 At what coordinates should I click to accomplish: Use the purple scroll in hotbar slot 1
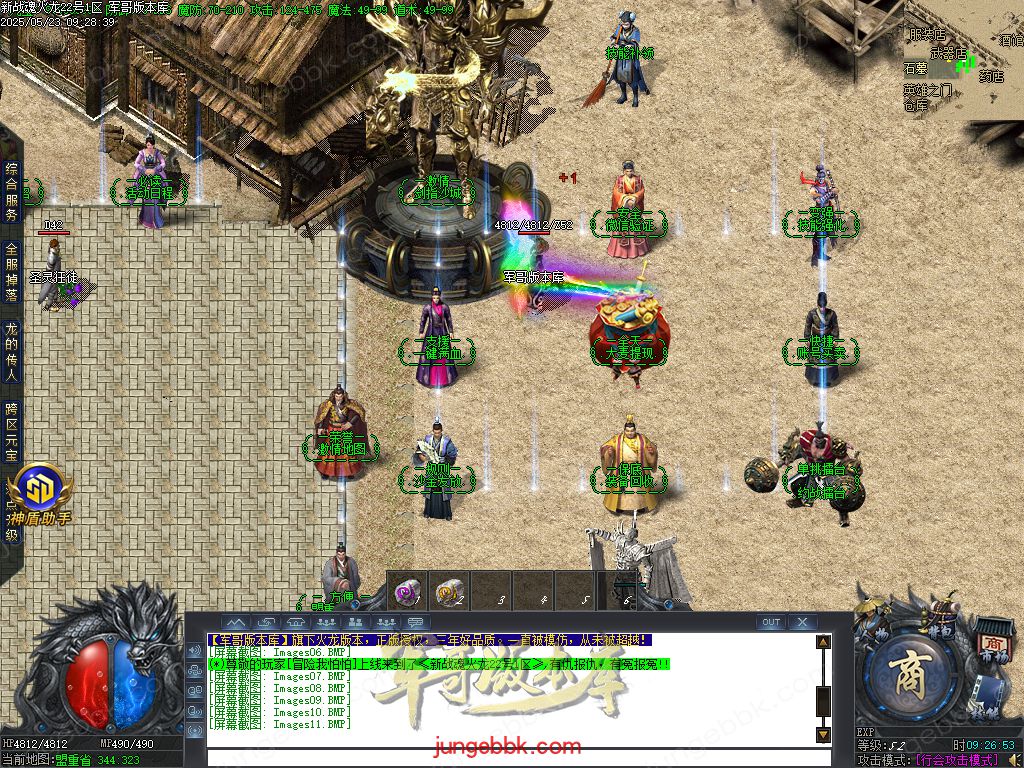407,591
